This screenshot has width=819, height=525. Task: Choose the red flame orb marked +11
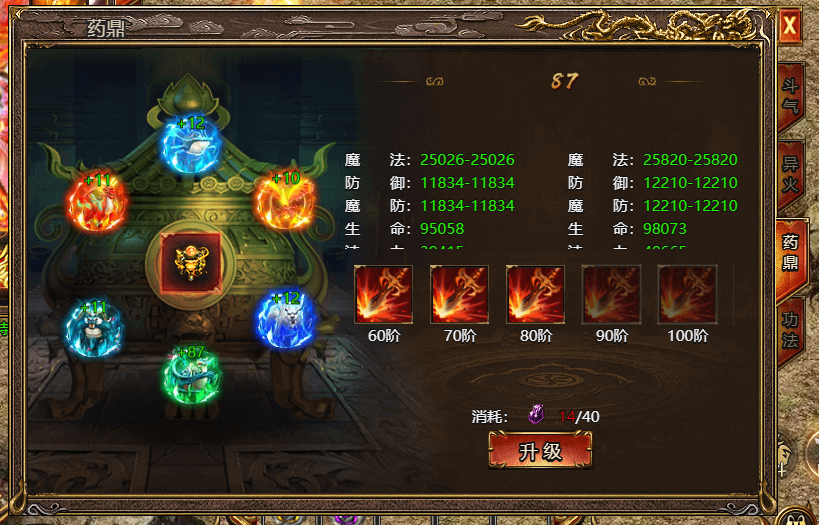pyautogui.click(x=96, y=203)
